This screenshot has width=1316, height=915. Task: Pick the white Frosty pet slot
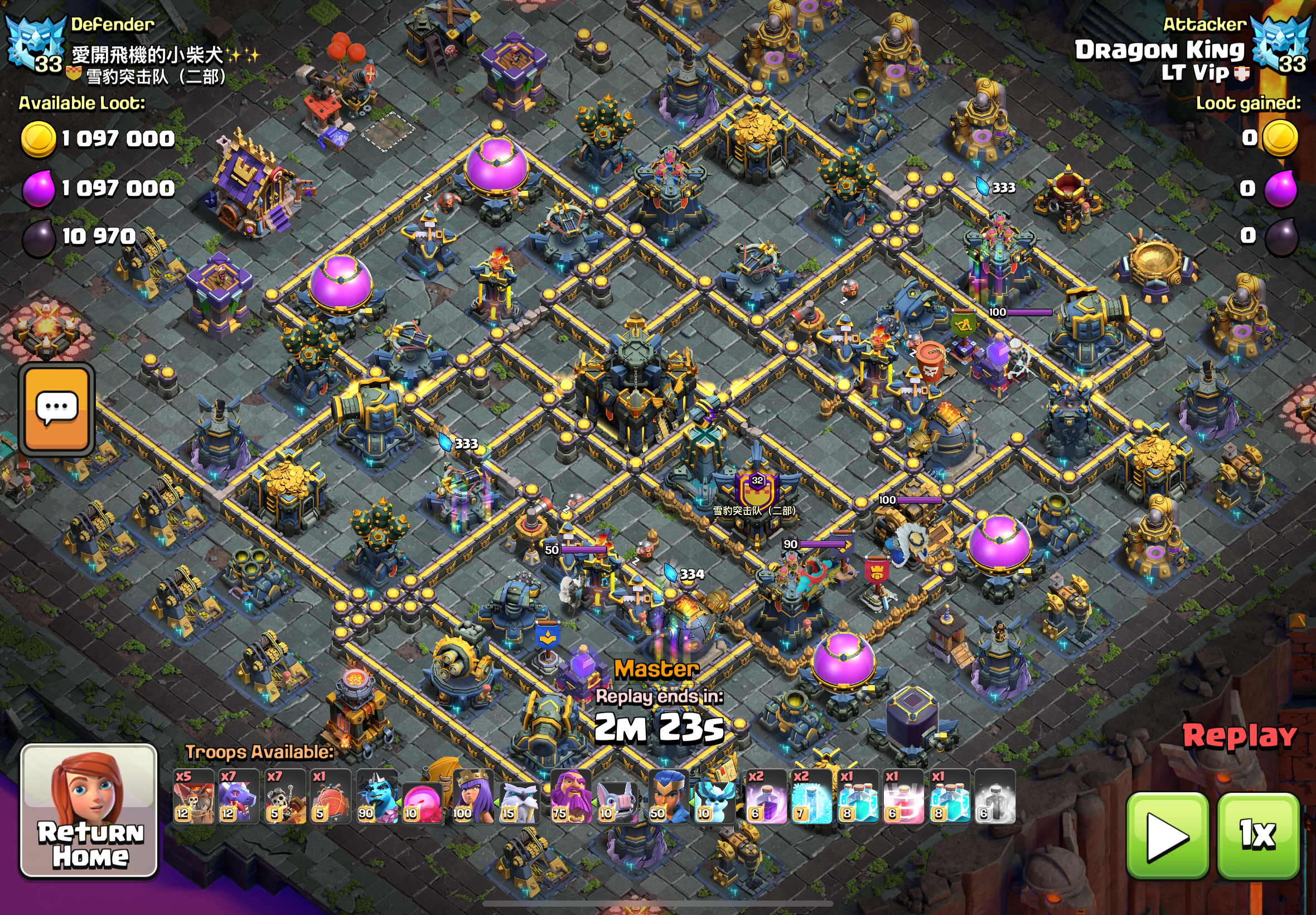point(519,802)
